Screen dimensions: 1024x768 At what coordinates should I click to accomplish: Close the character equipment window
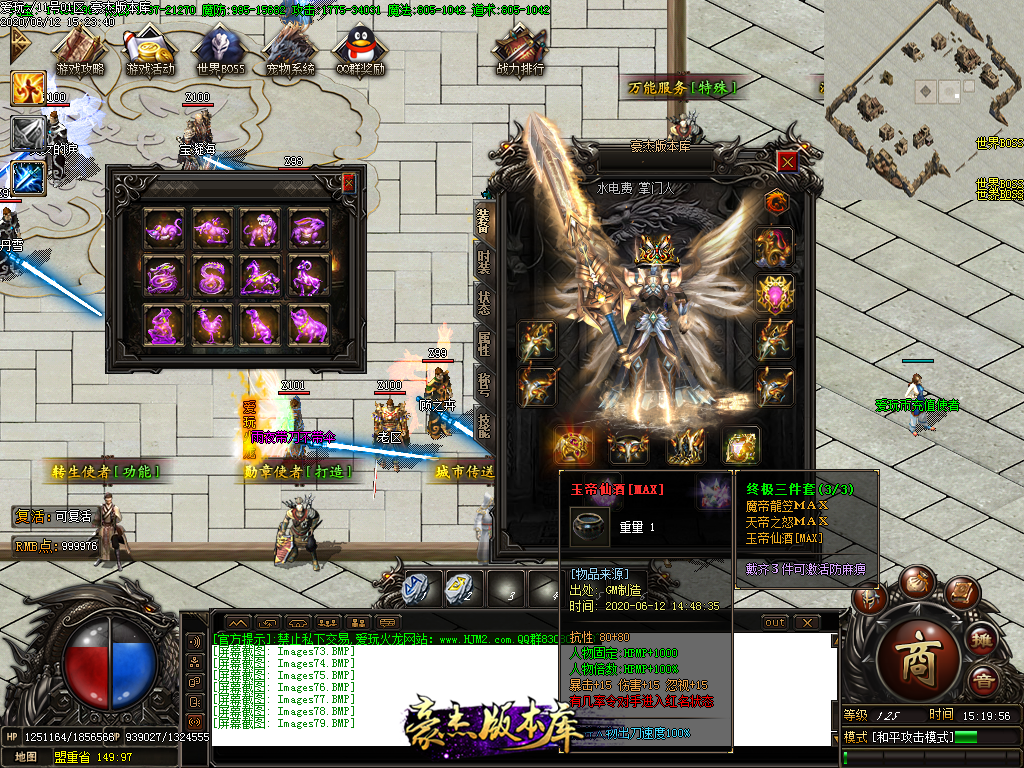coord(788,162)
